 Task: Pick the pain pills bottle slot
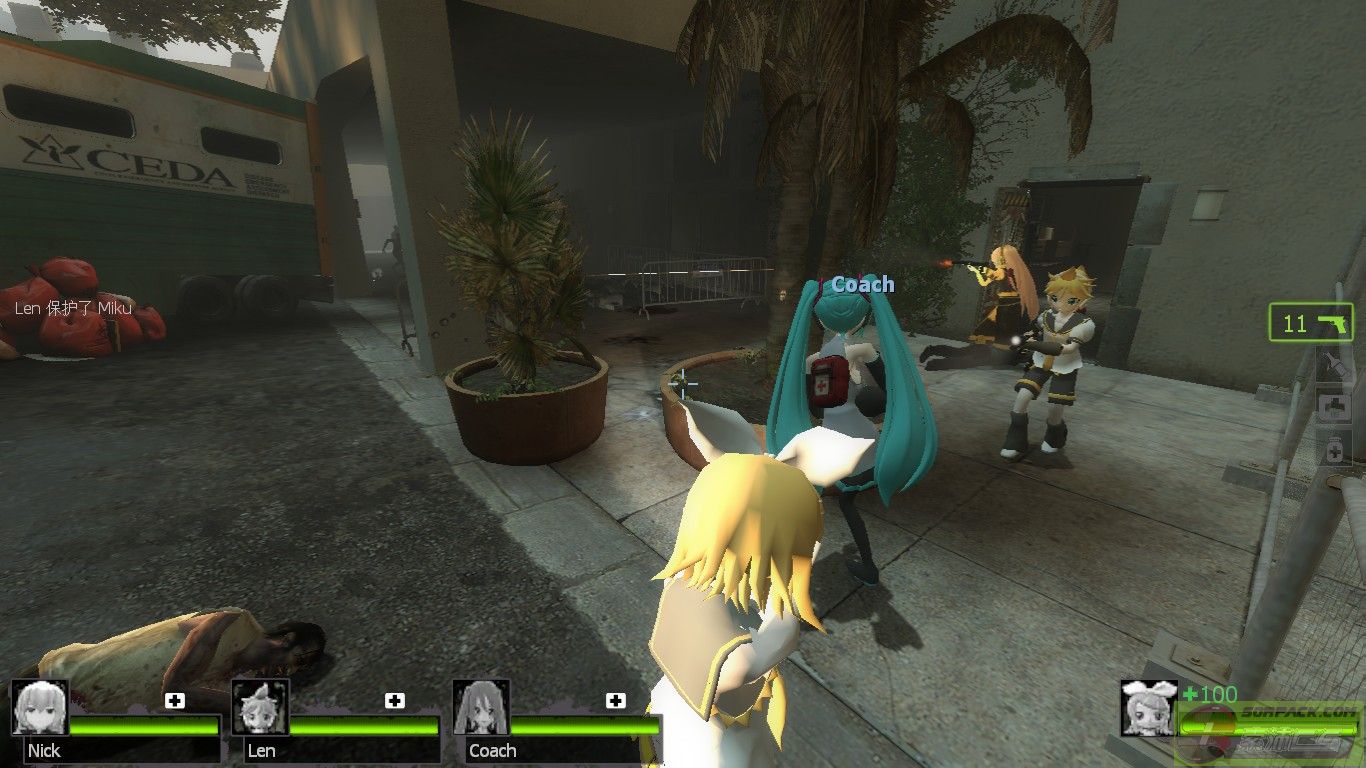pyautogui.click(x=1334, y=451)
